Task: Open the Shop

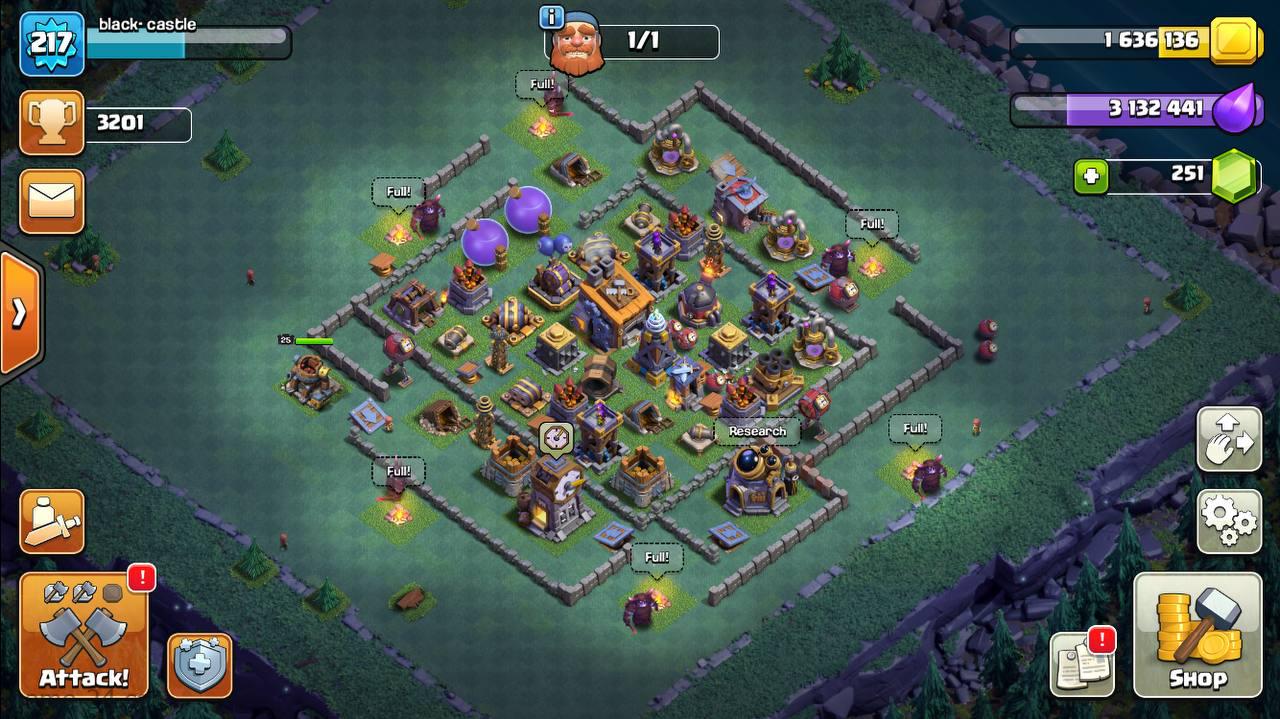Action: 1197,636
